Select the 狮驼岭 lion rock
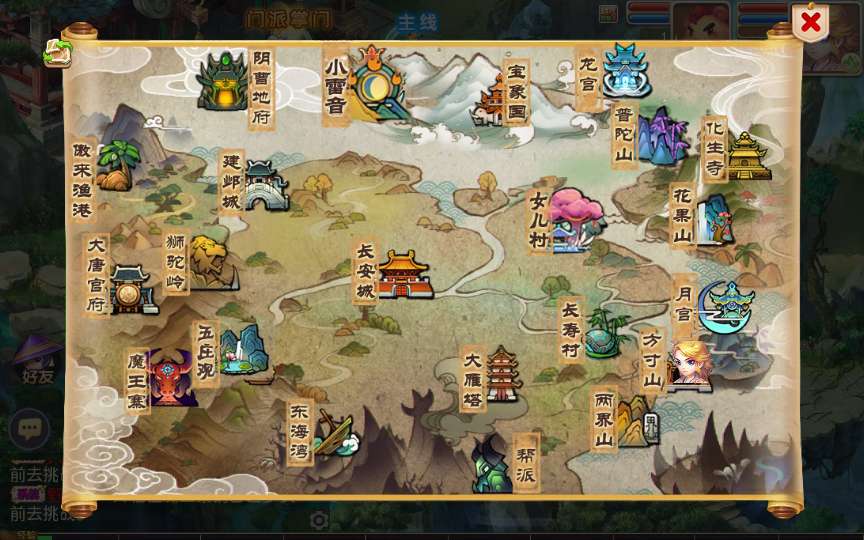Image resolution: width=864 pixels, height=540 pixels. (210, 262)
